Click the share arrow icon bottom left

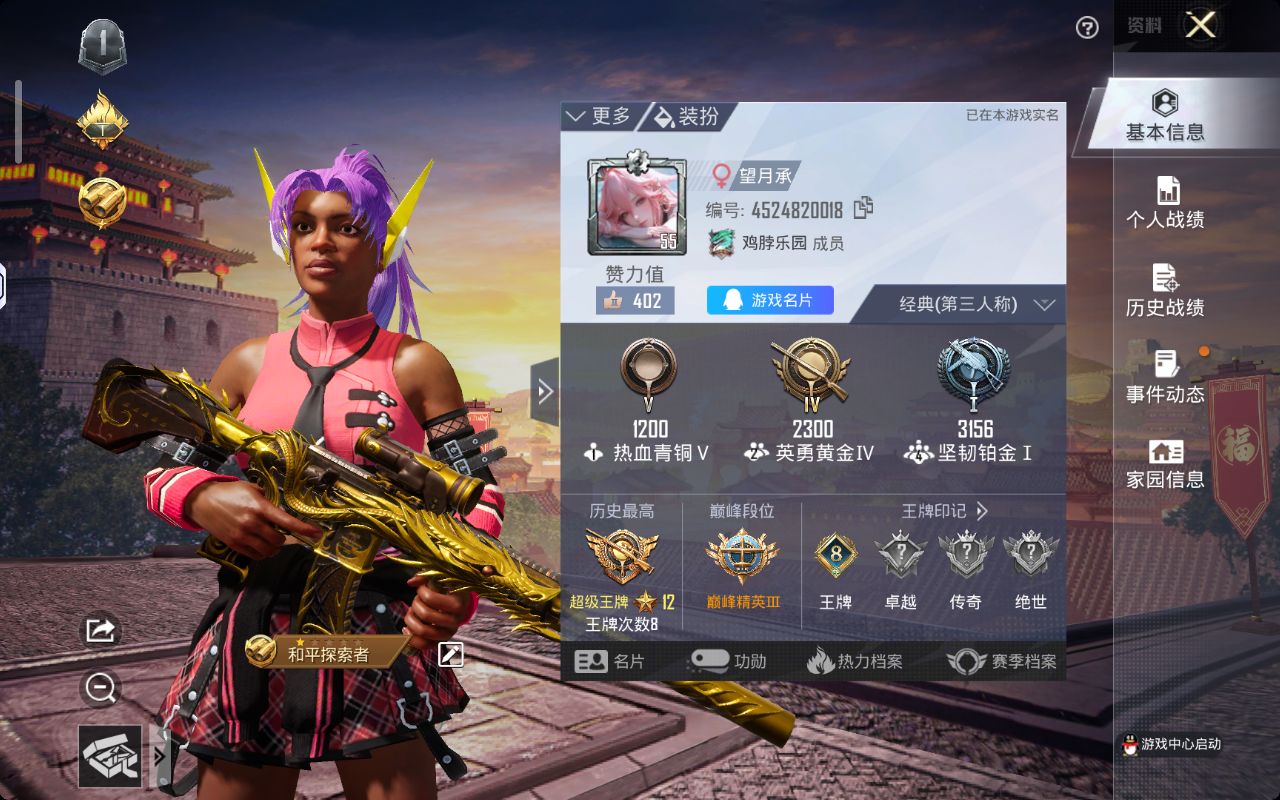(99, 631)
